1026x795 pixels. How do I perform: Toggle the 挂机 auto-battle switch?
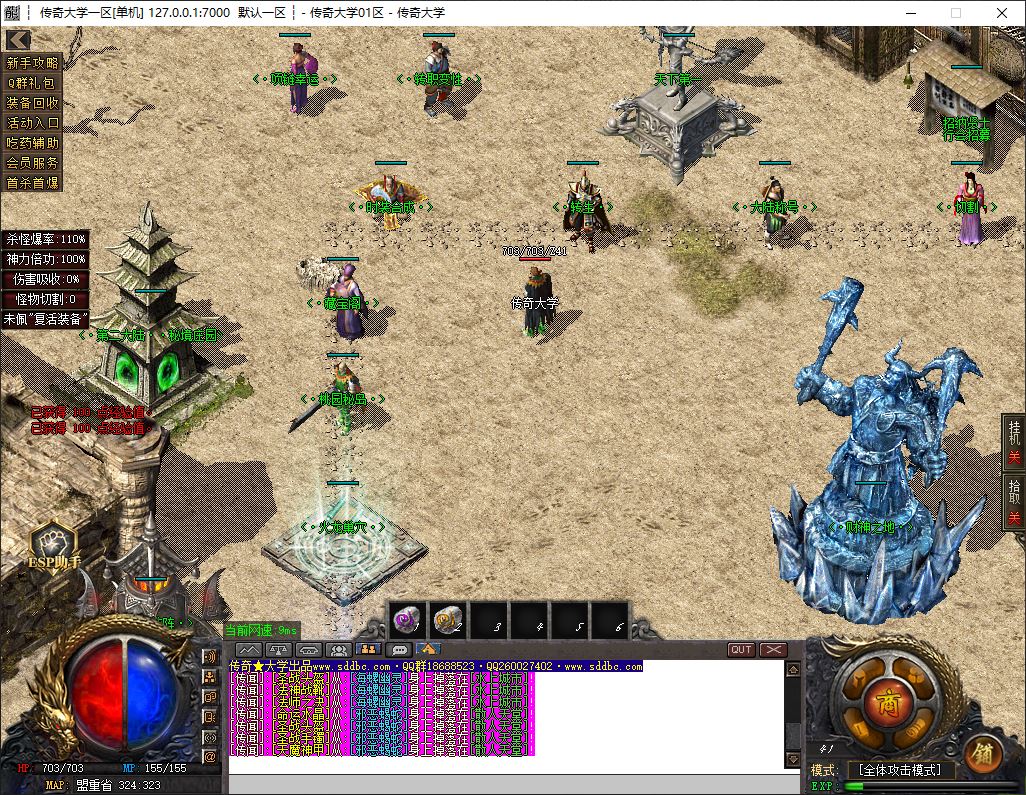pos(1014,443)
